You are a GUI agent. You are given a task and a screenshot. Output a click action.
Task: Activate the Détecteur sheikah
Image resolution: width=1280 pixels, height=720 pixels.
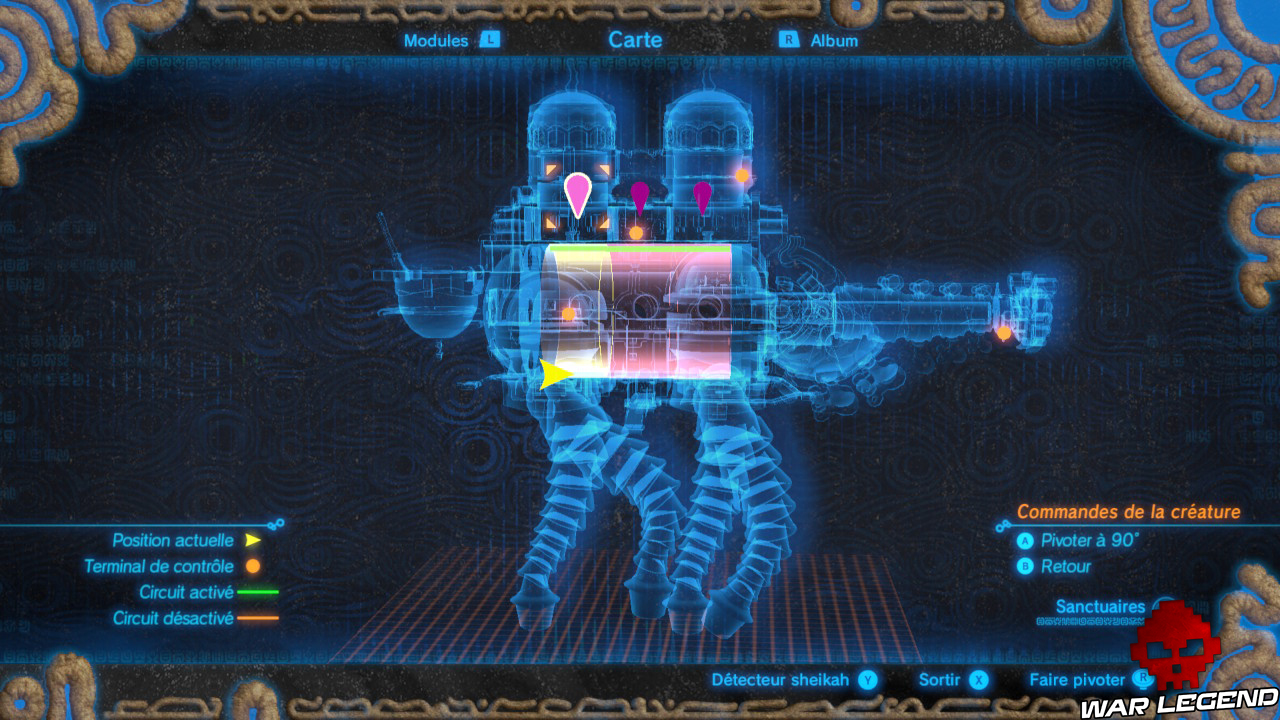point(780,679)
